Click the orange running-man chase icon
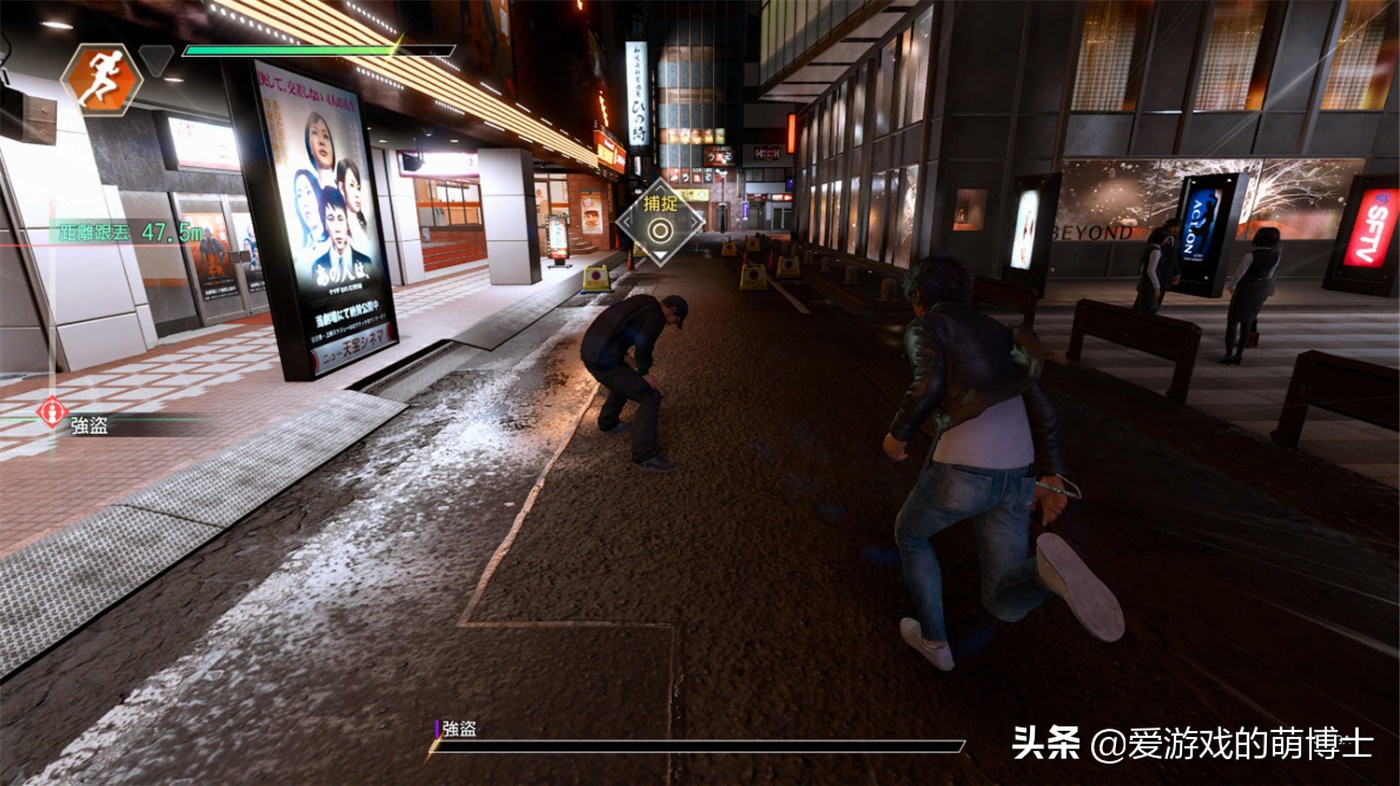 pyautogui.click(x=101, y=79)
